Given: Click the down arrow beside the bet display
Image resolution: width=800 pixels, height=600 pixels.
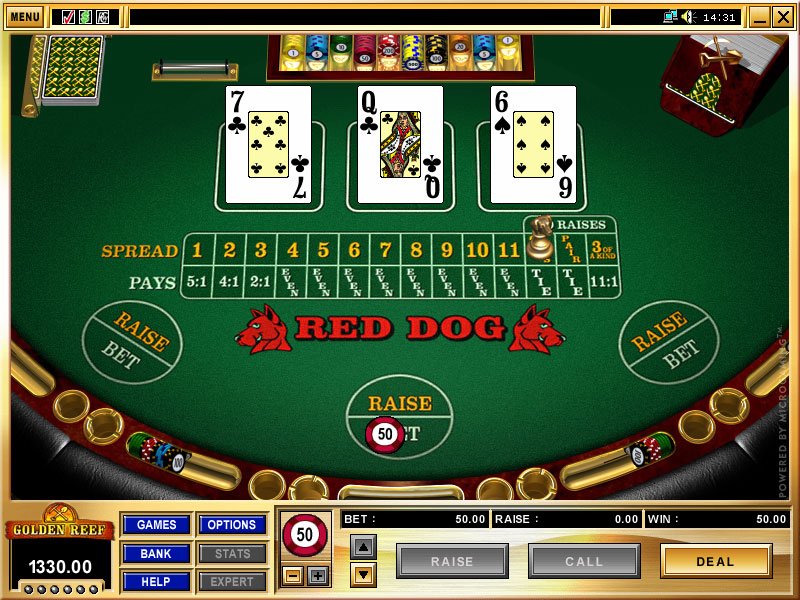Looking at the screenshot, I should [362, 574].
